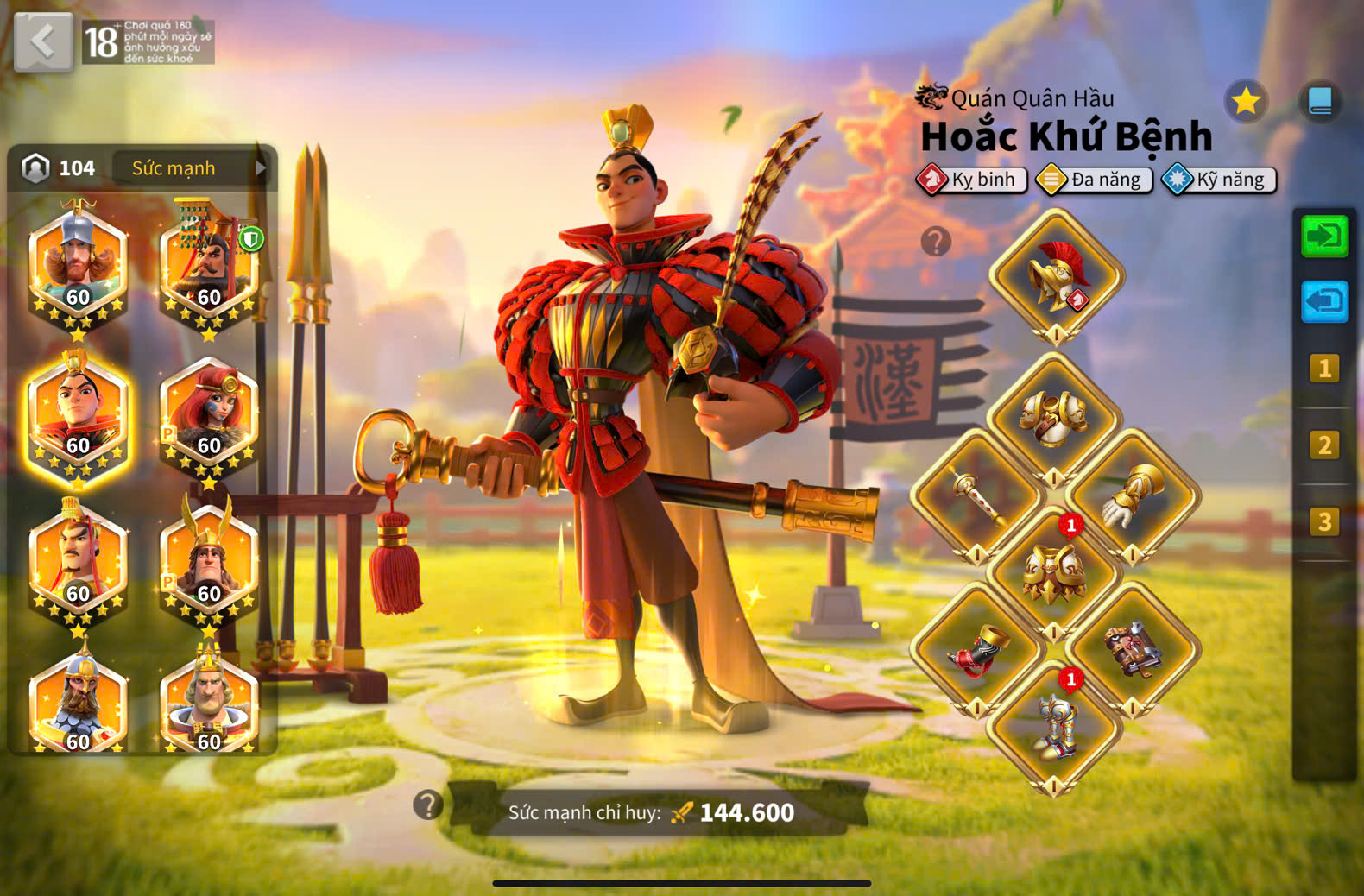Go back using the arrow button
The width and height of the screenshot is (1364, 896).
(43, 41)
